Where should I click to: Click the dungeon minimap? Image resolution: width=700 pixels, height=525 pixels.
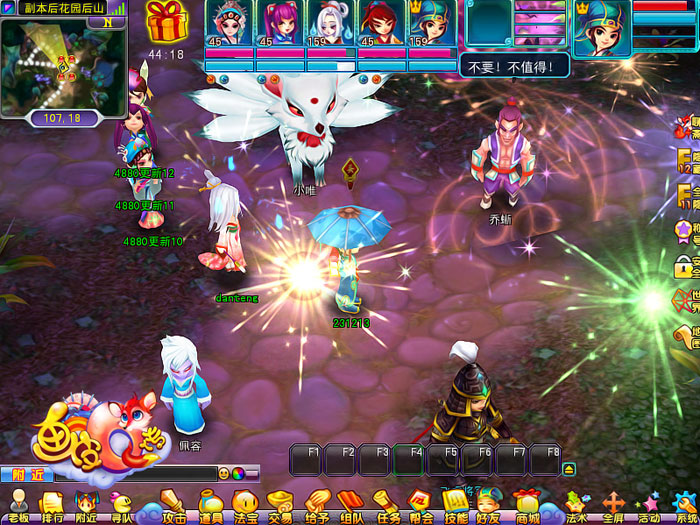(x=62, y=65)
